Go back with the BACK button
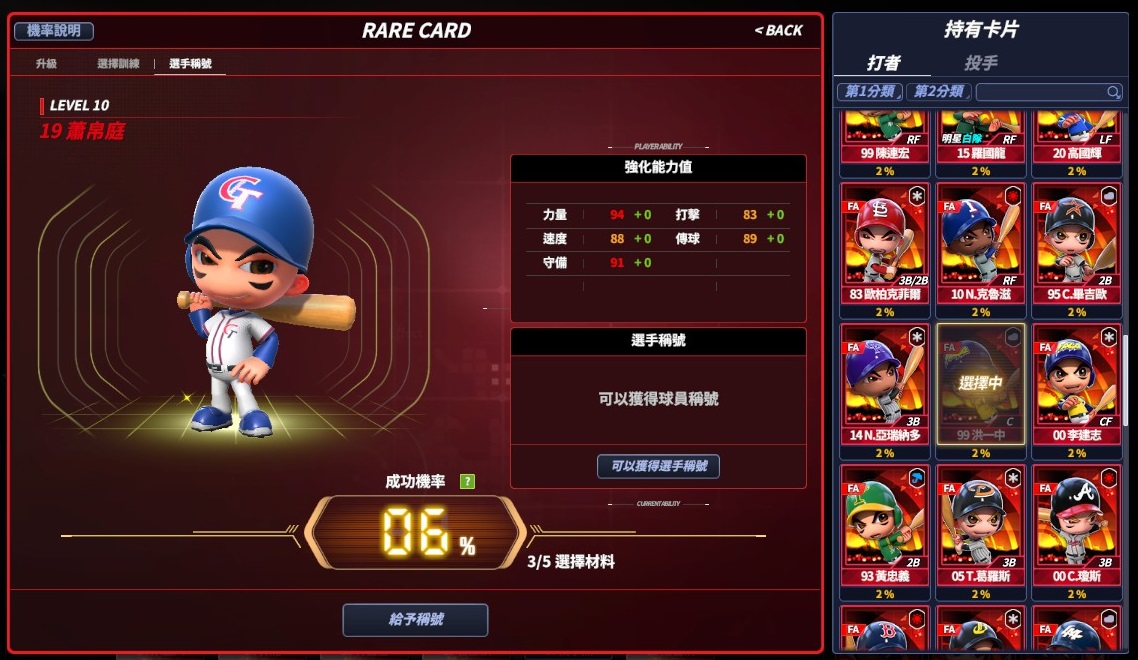 pos(778,31)
